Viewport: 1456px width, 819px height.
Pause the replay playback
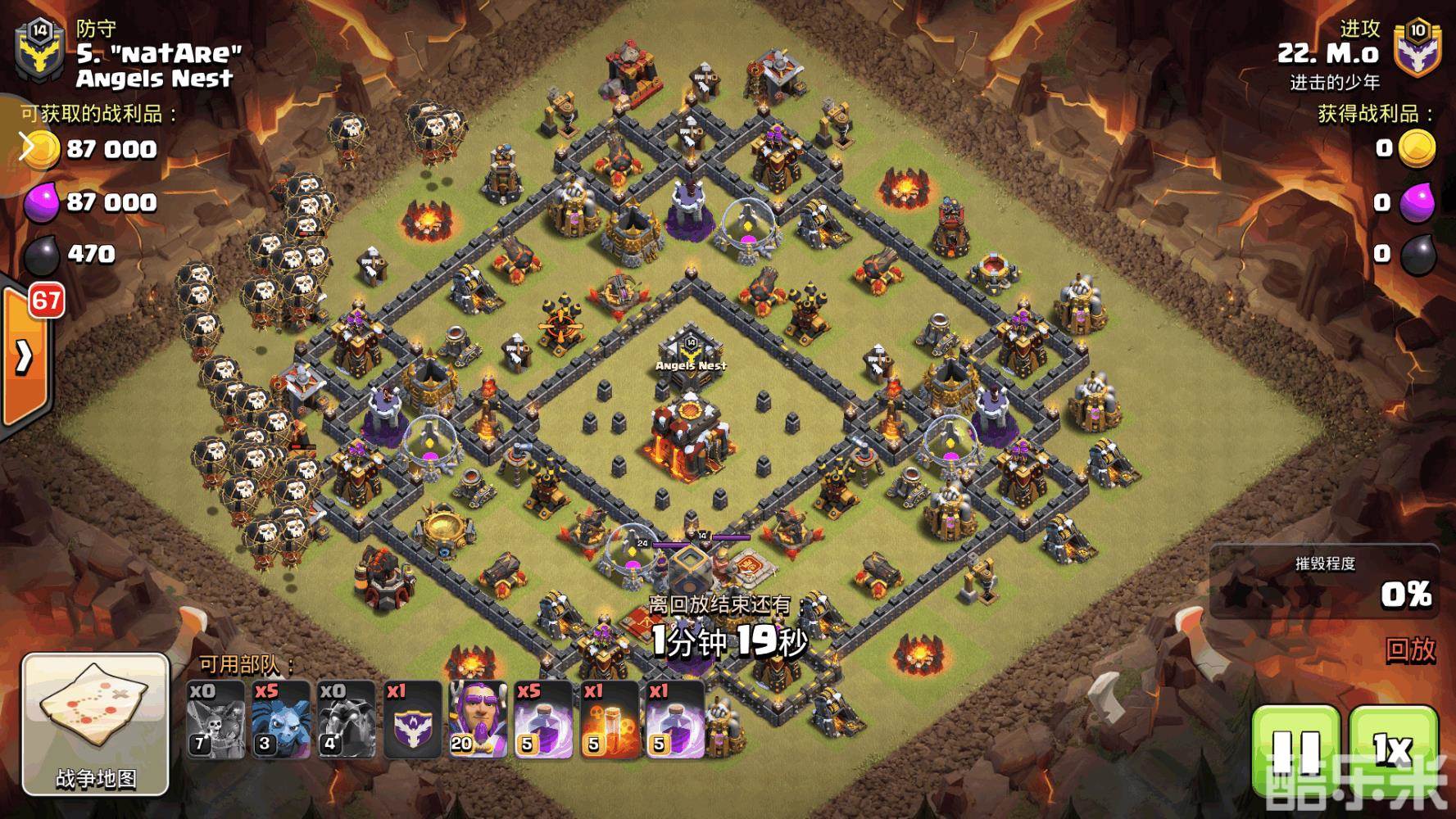1296,749
